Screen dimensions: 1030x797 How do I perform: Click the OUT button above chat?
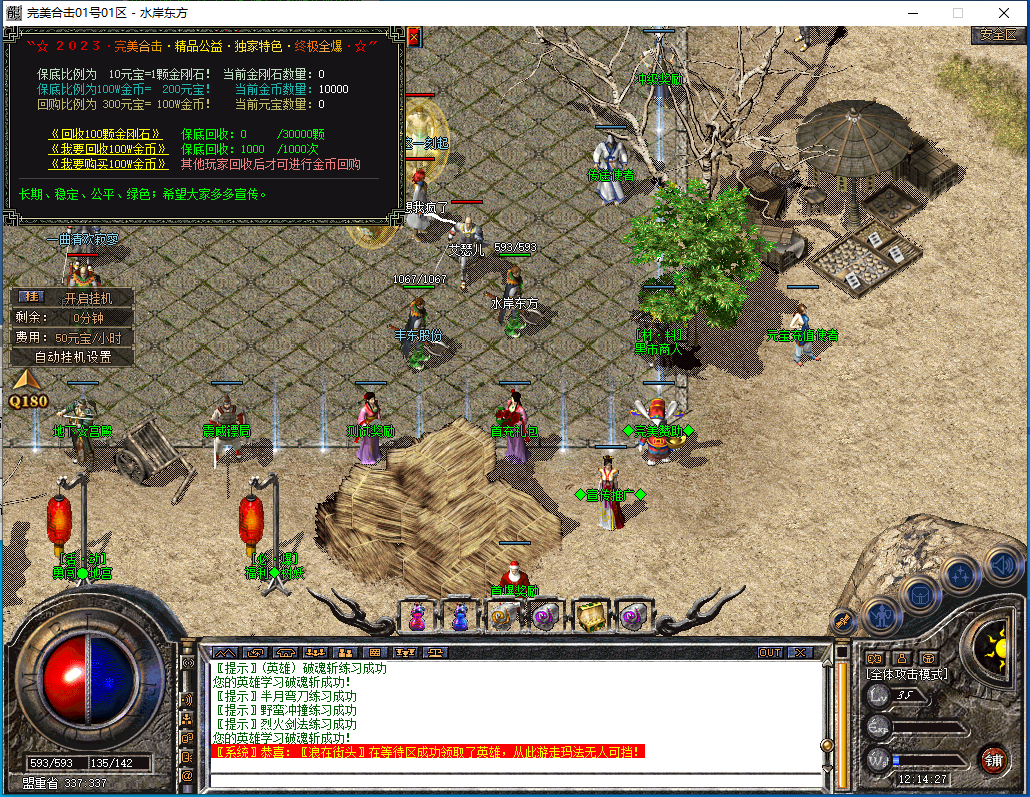tap(770, 652)
